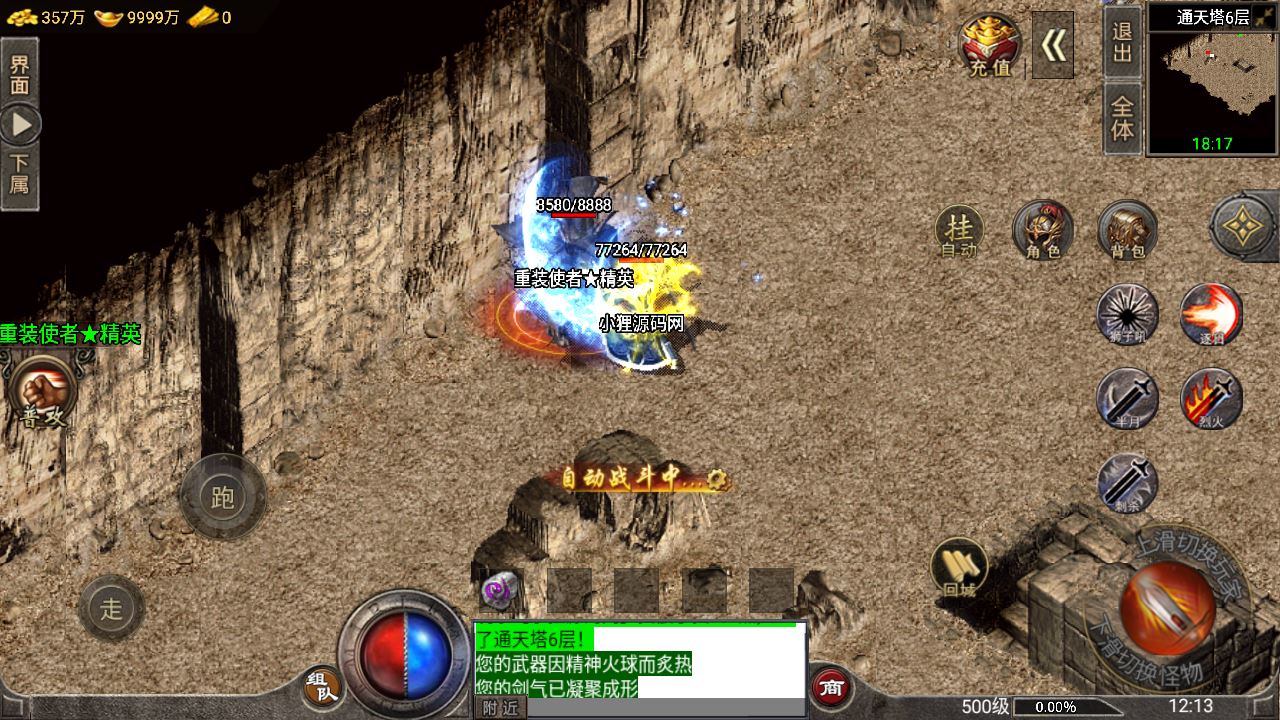
Task: Activate the 烈火 flaming sword skill
Action: (1211, 399)
